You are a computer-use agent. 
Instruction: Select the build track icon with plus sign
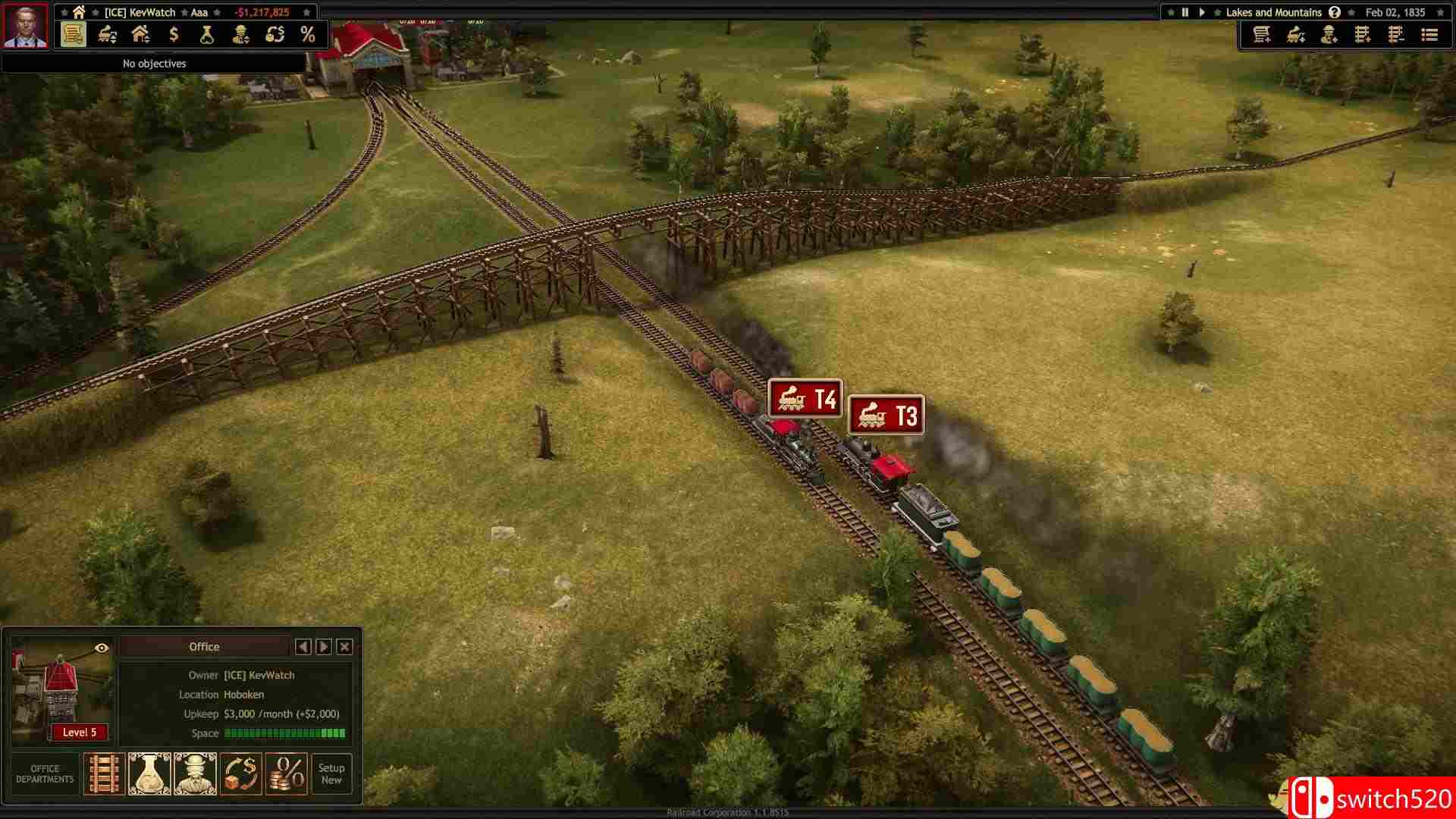[1362, 35]
